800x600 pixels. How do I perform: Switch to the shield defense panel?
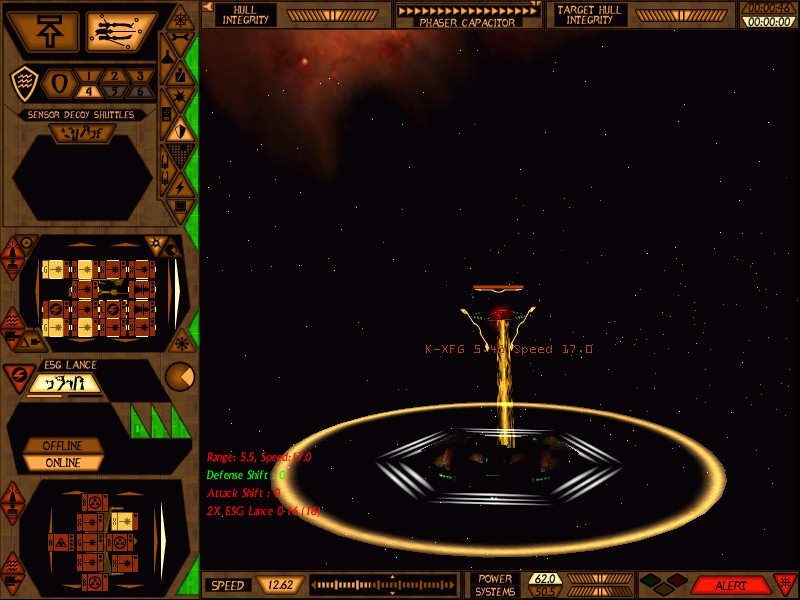click(179, 128)
